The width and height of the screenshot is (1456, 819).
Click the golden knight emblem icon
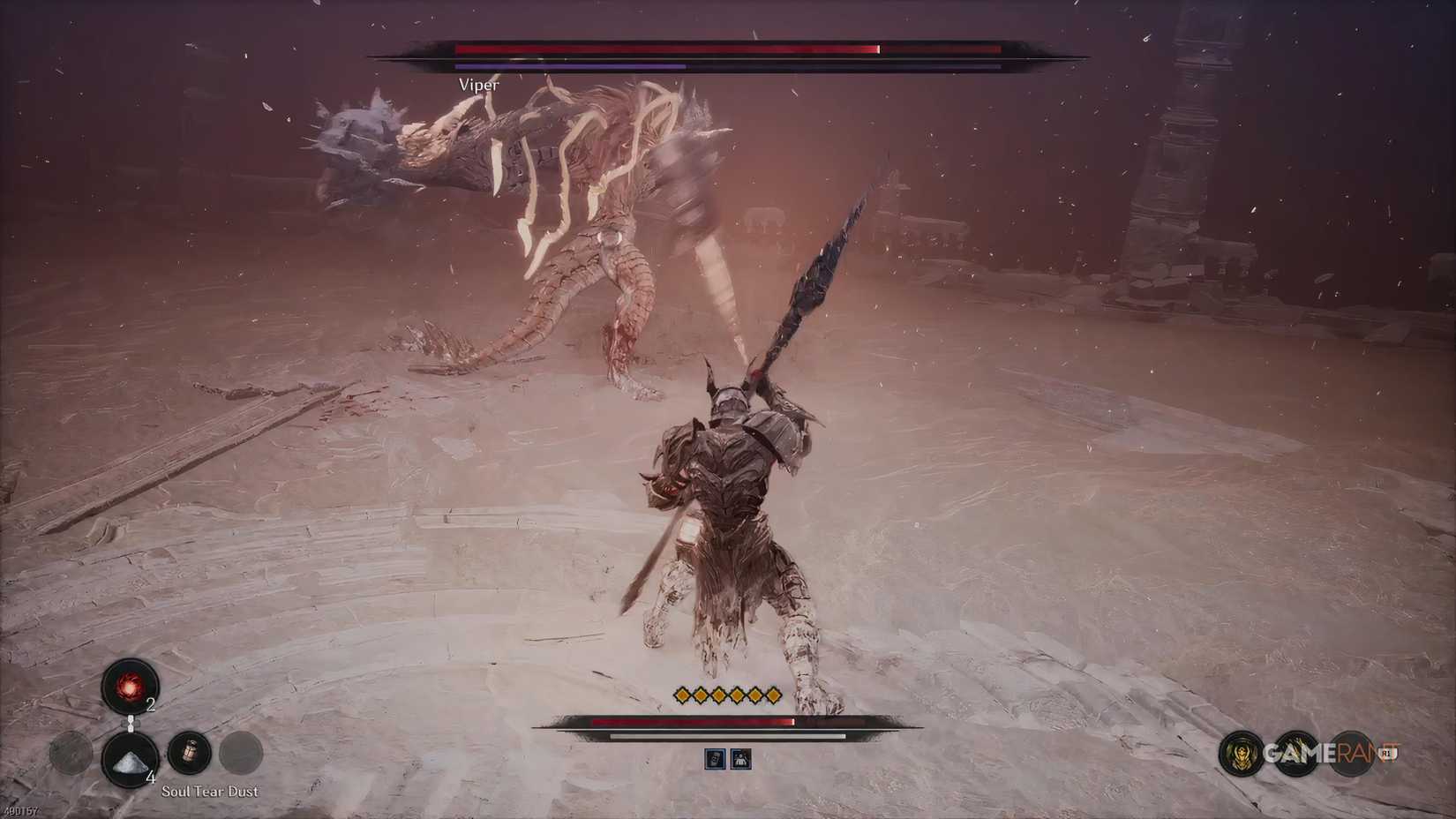1241,753
